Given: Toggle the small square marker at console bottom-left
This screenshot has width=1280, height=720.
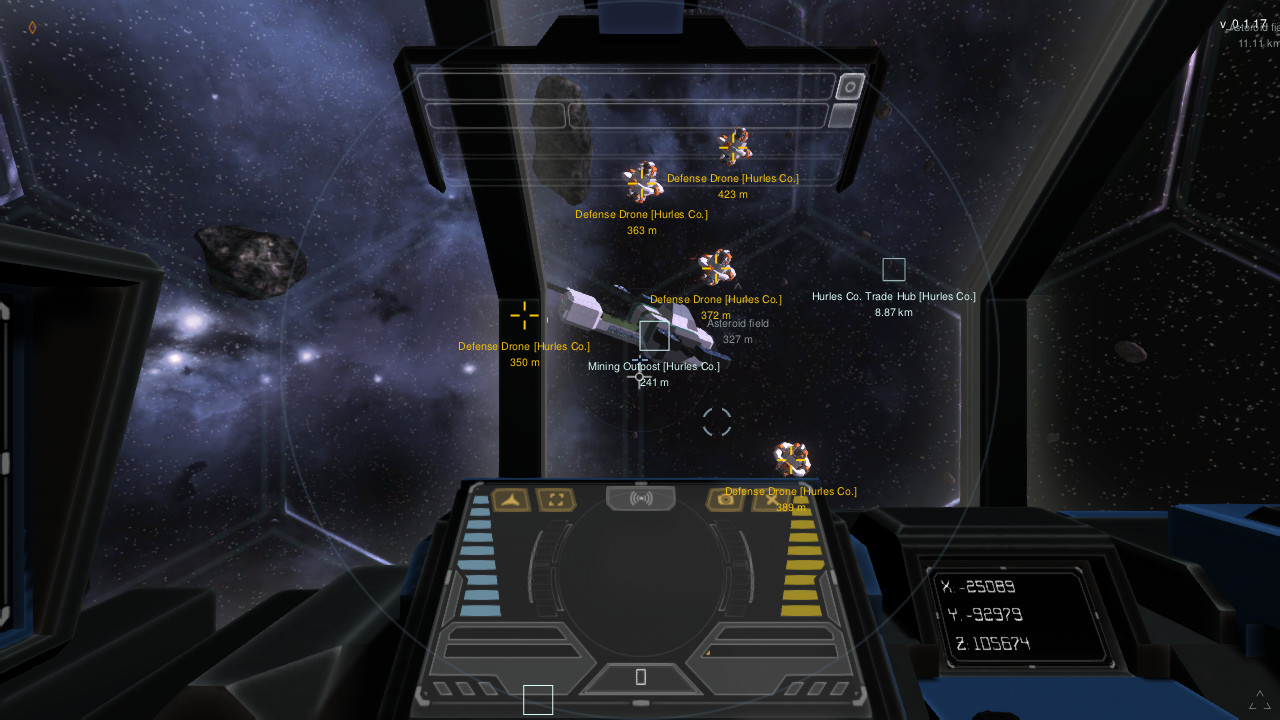Looking at the screenshot, I should tap(538, 700).
